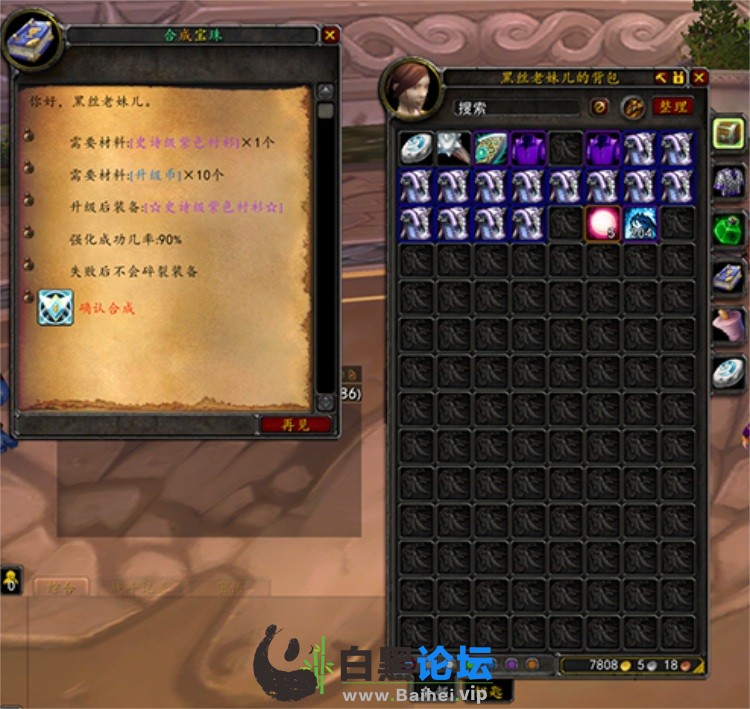Close the backpack window
This screenshot has height=709, width=750.
point(699,77)
